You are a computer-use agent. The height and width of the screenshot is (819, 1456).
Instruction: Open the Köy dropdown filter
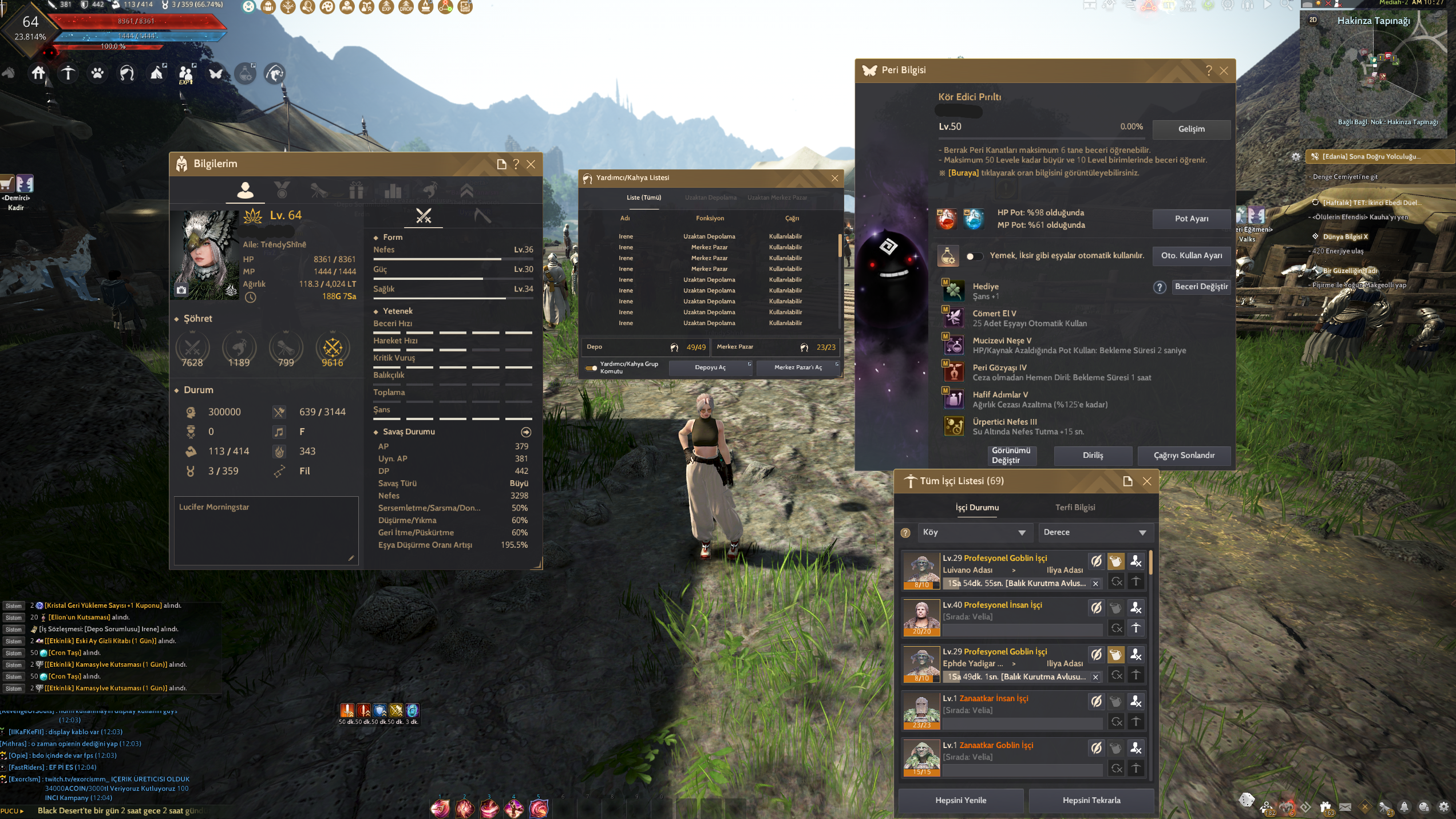click(x=974, y=532)
